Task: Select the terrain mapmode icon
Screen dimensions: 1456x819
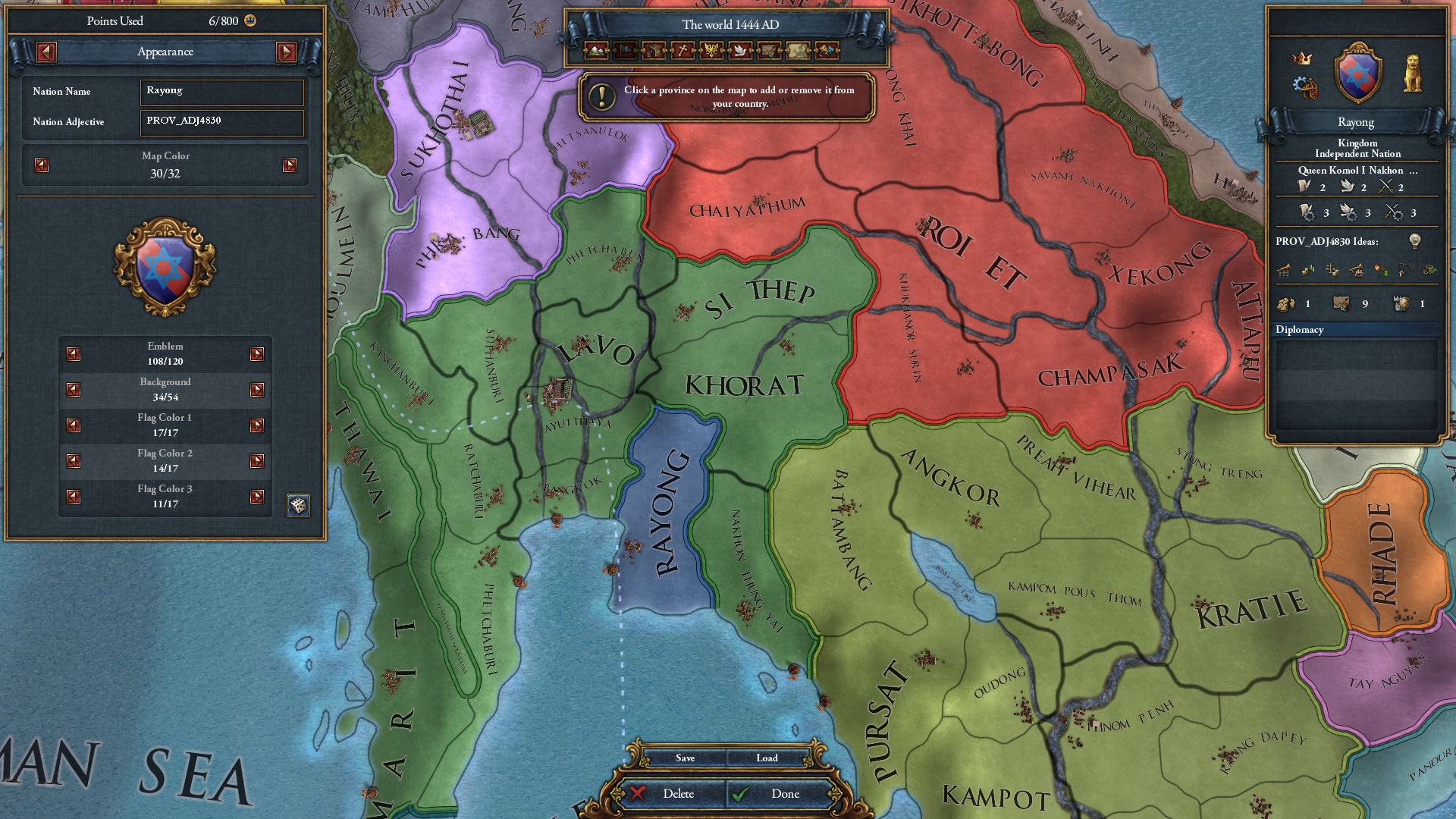Action: click(596, 51)
